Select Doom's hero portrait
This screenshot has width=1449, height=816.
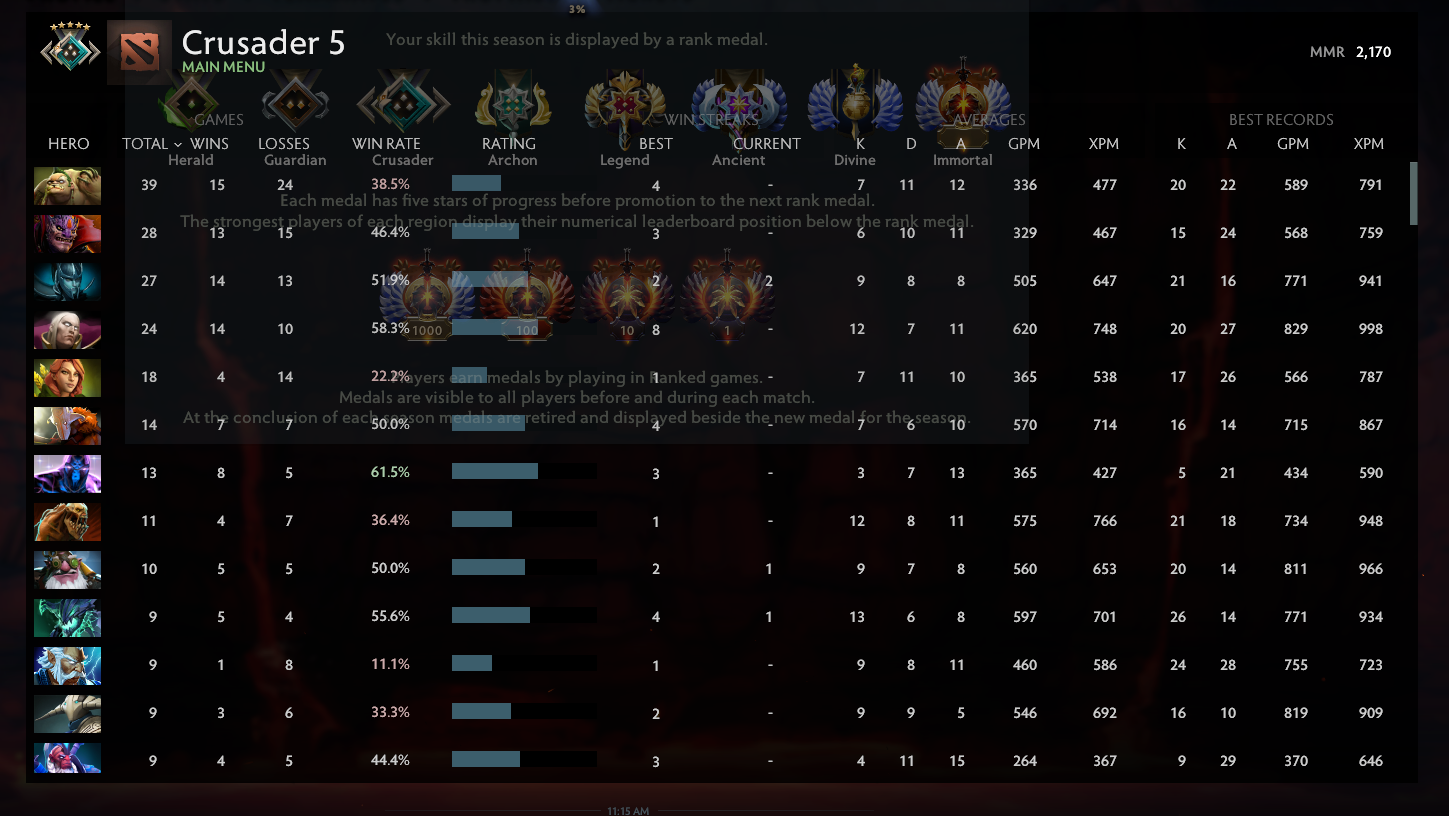coord(67,233)
